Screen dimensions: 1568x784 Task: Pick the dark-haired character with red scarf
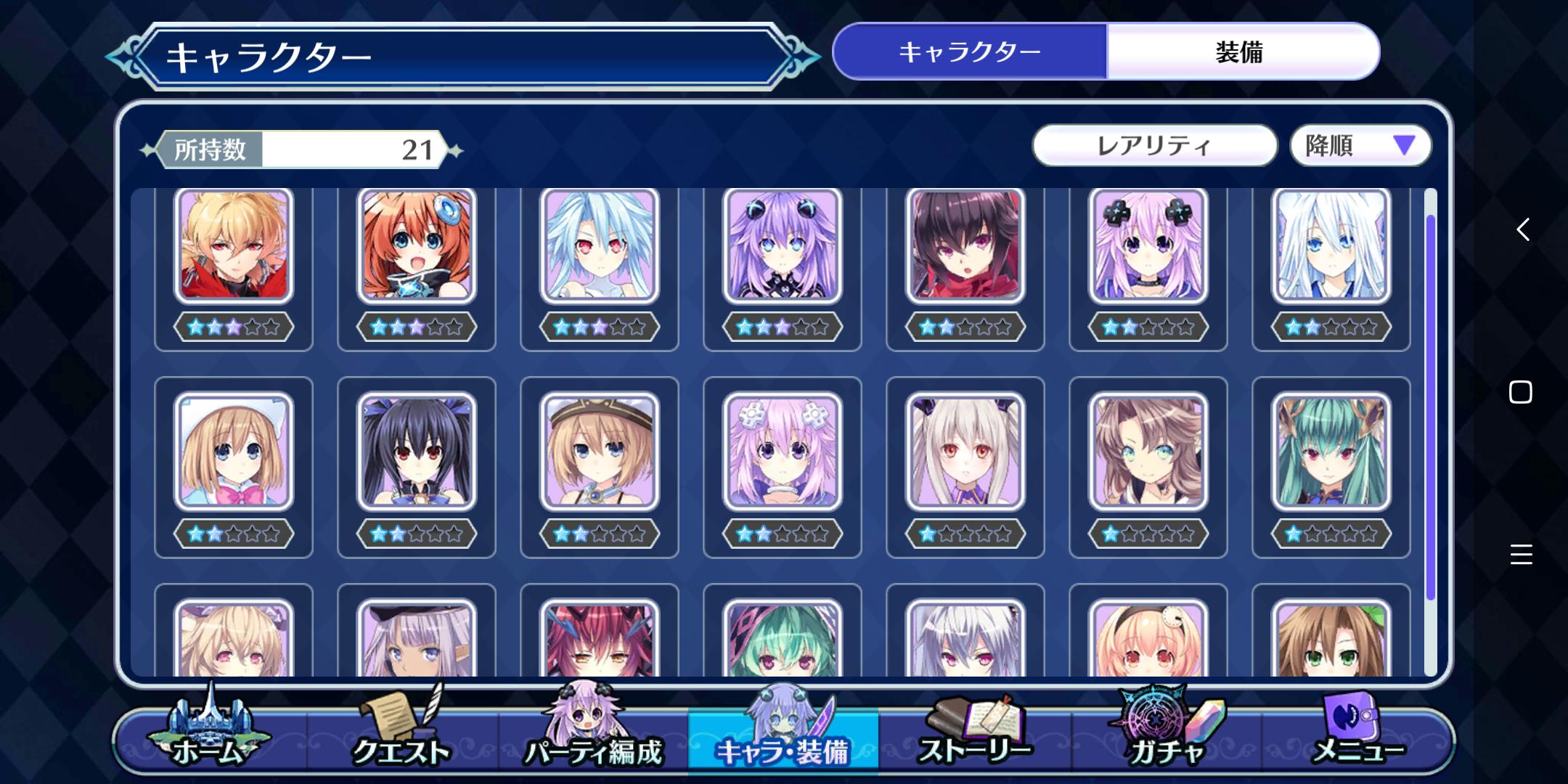coord(965,245)
